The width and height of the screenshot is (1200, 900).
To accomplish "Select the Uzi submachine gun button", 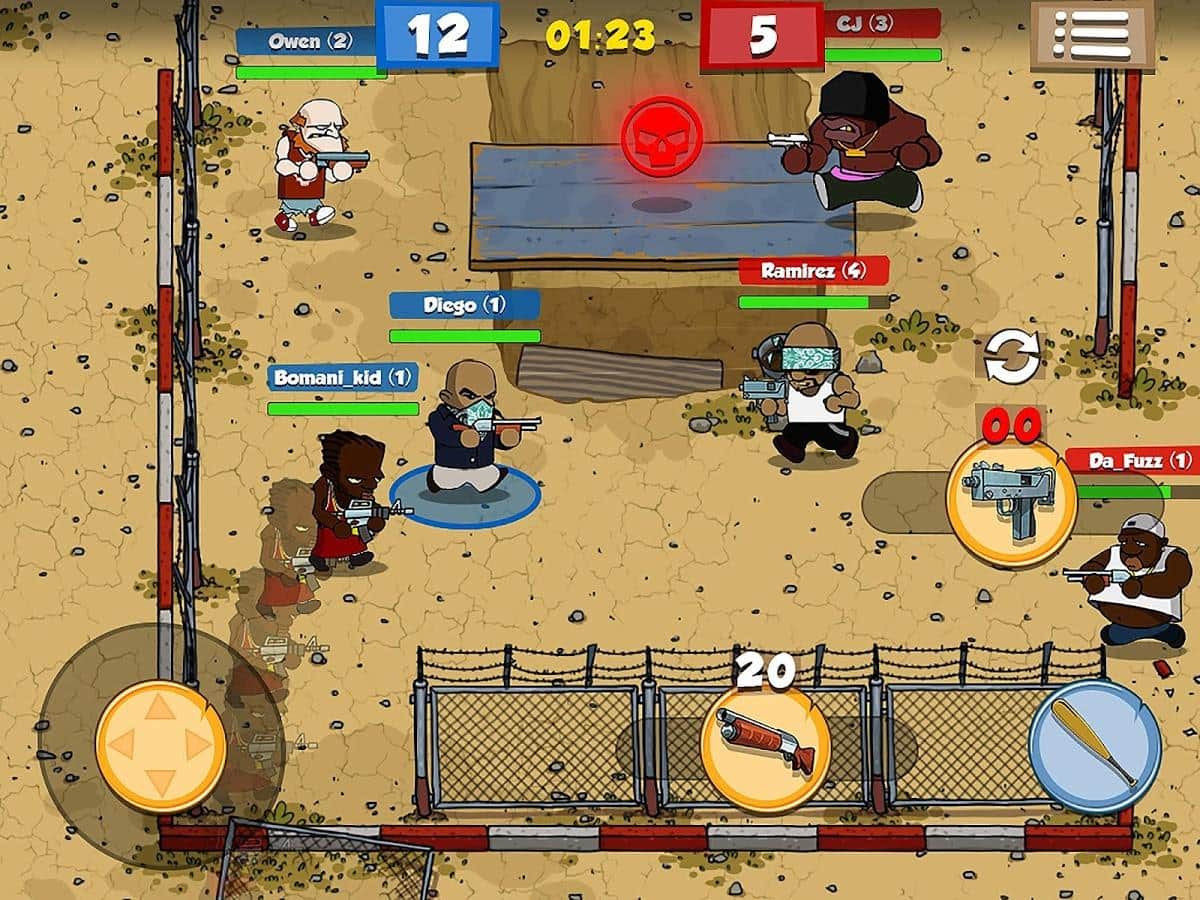I will coord(1010,502).
